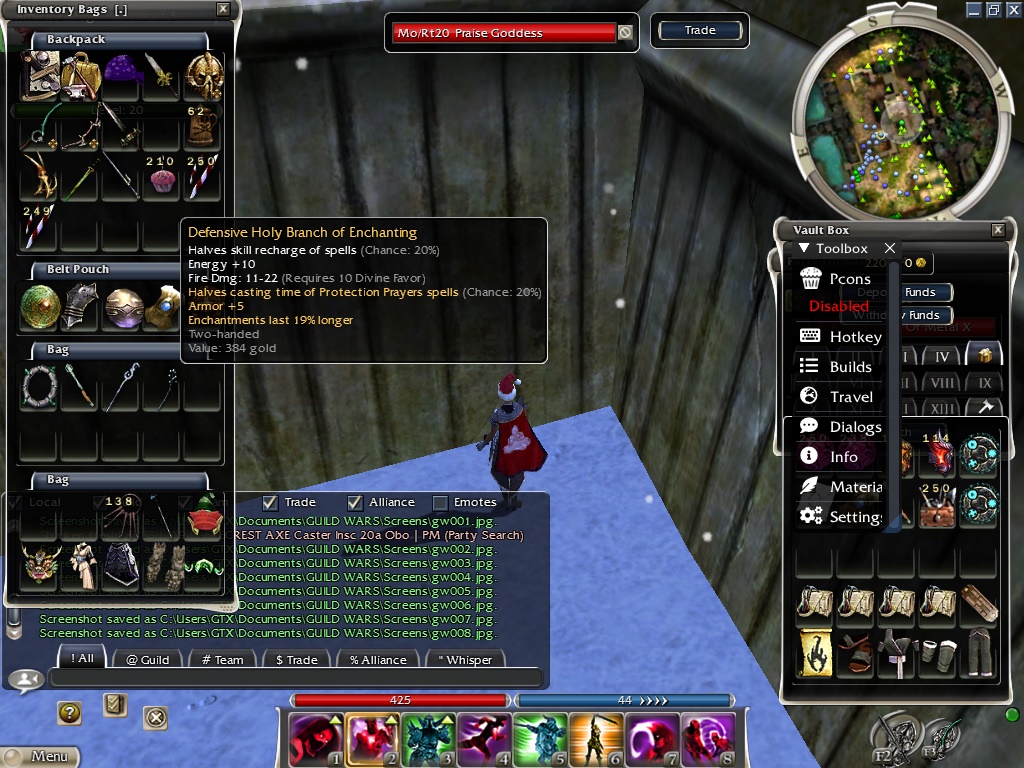Select the pink cupcake stack in Backpack
The image size is (1024, 768).
160,178
